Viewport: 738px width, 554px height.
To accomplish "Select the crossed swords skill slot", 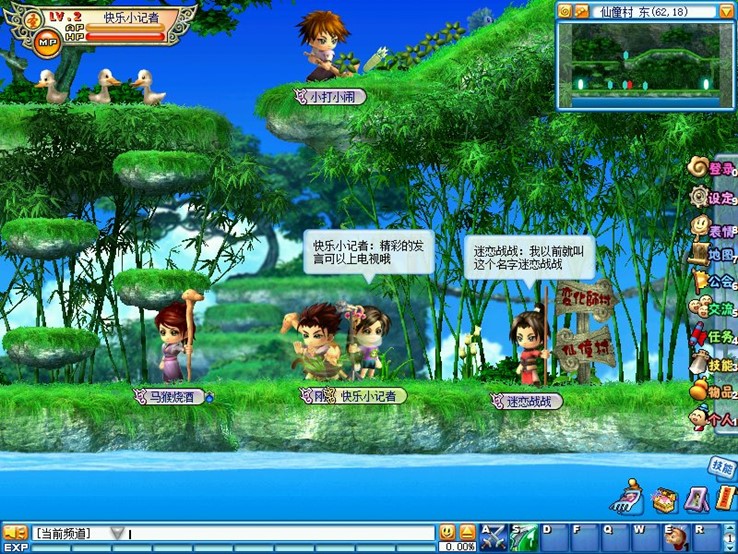I will [x=492, y=537].
